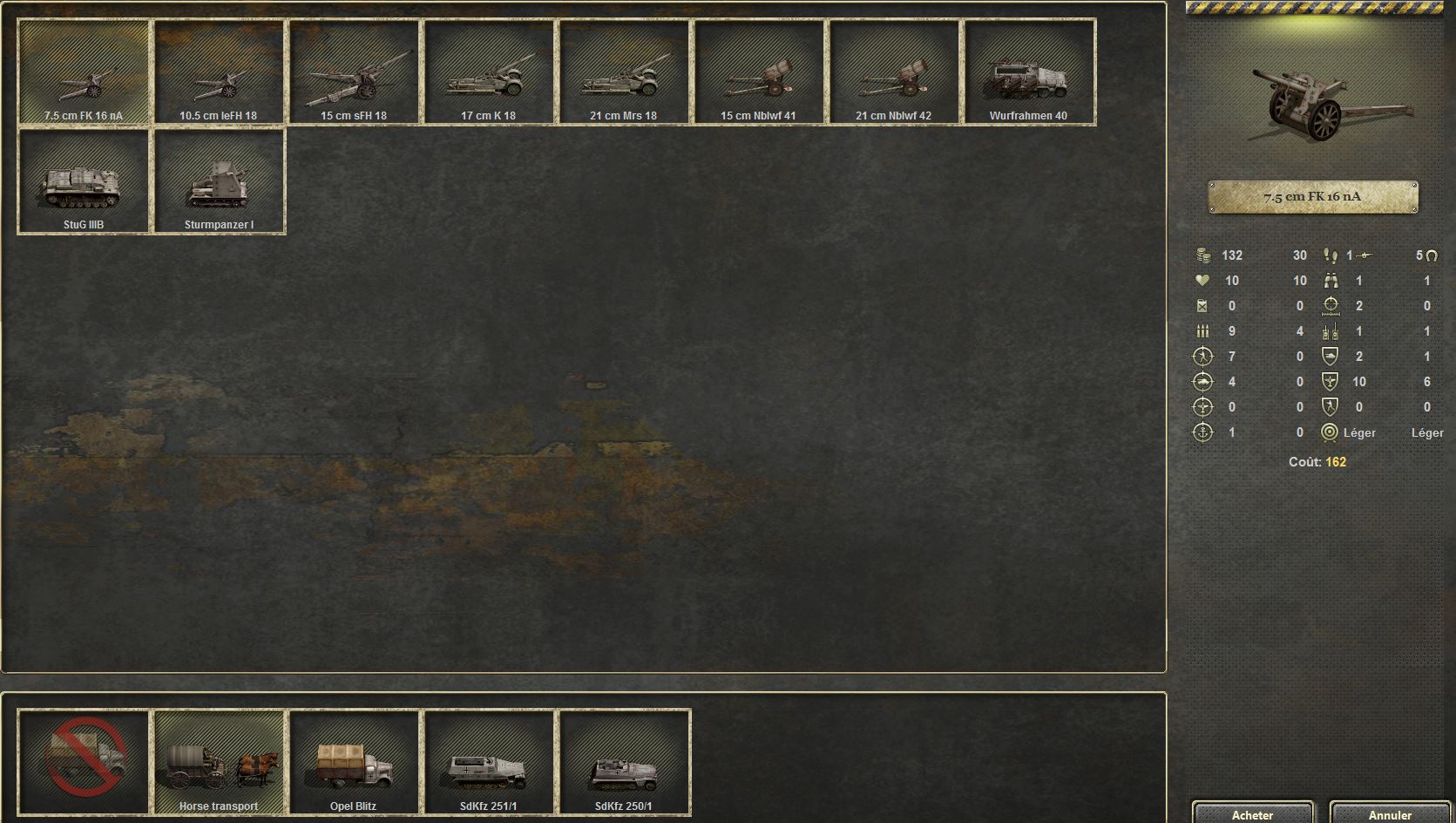This screenshot has height=823, width=1456.
Task: Click the naval attack anchor target icon
Action: click(1203, 432)
